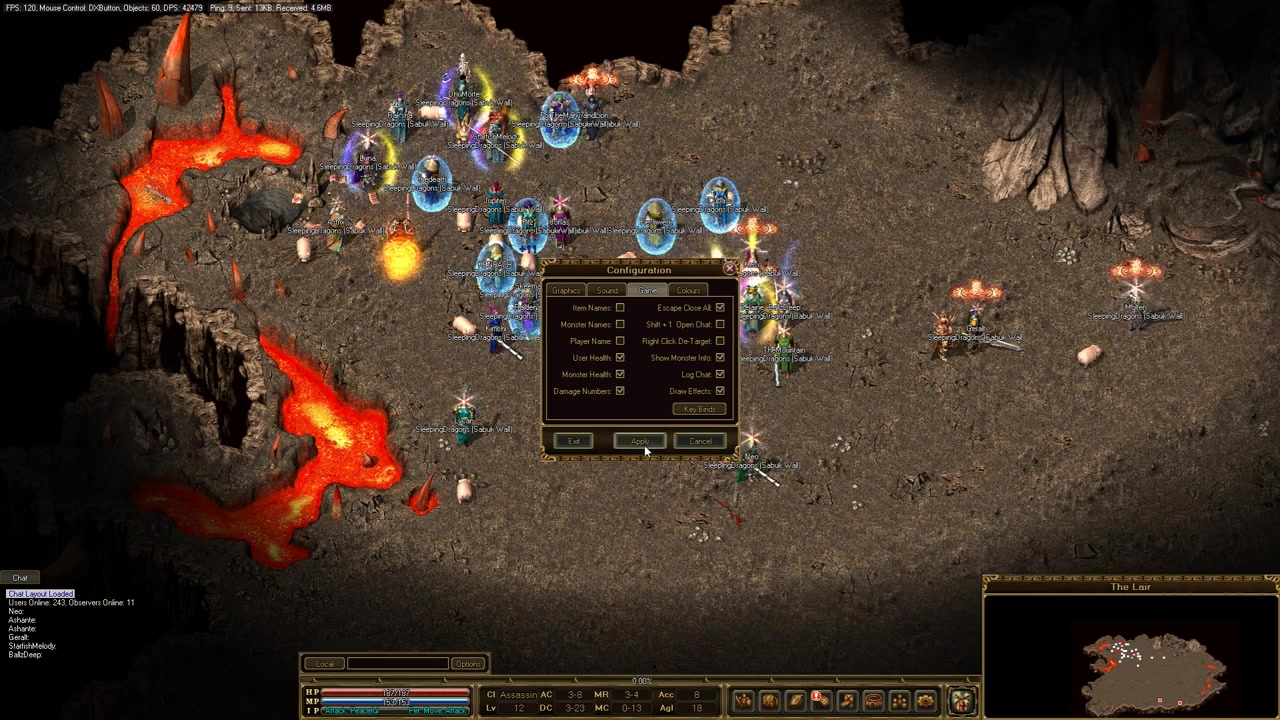Close the Configuration window with the X

pos(729,268)
